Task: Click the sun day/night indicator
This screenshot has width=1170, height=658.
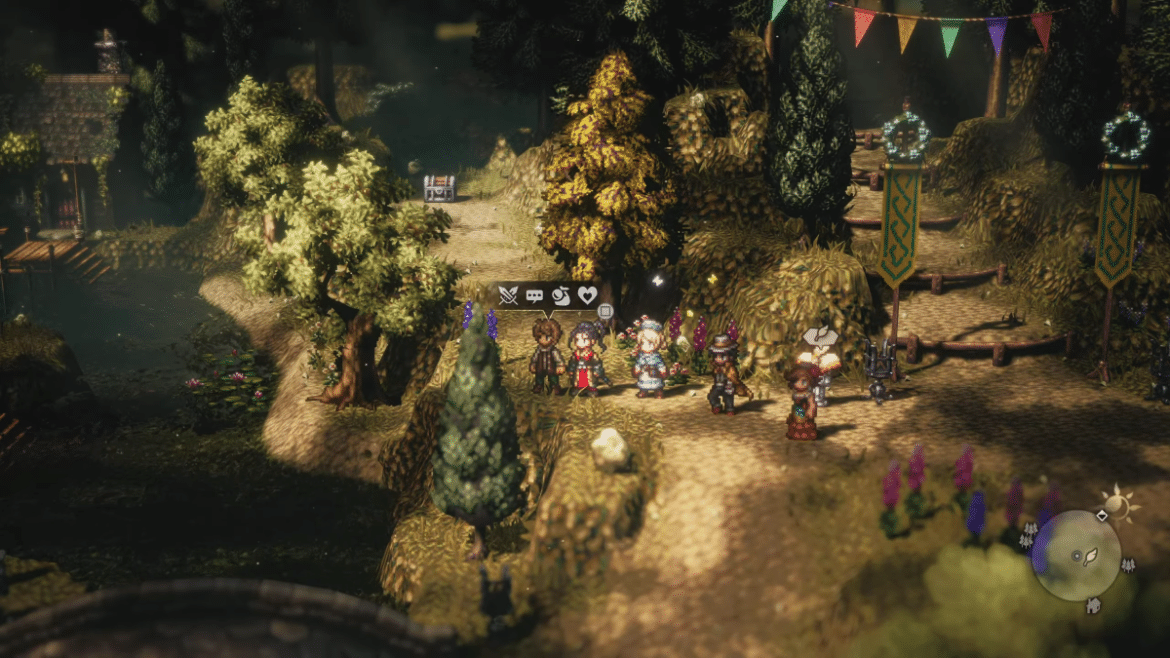Action: 1117,504
